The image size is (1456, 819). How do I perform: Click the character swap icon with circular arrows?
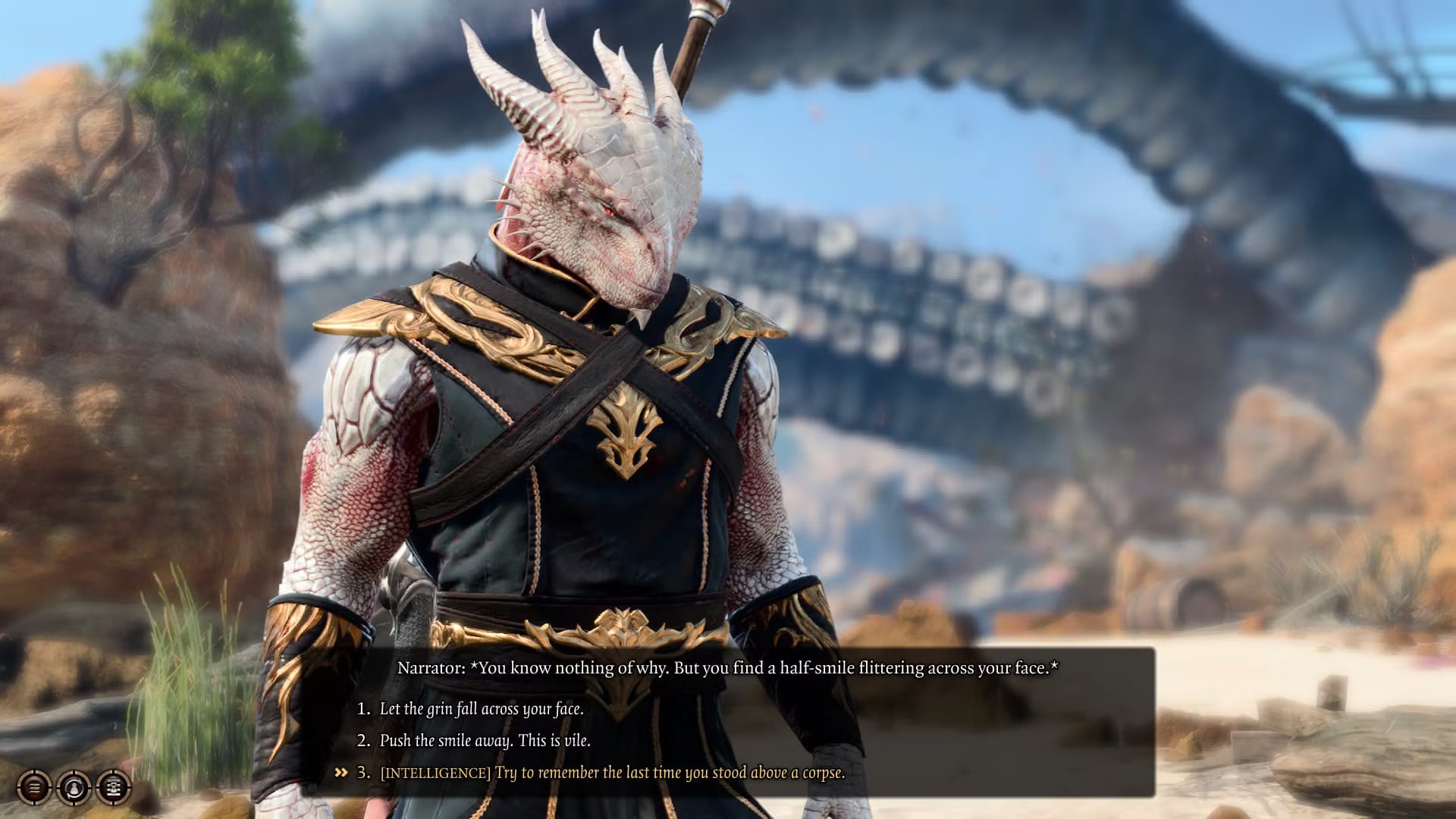[x=74, y=788]
